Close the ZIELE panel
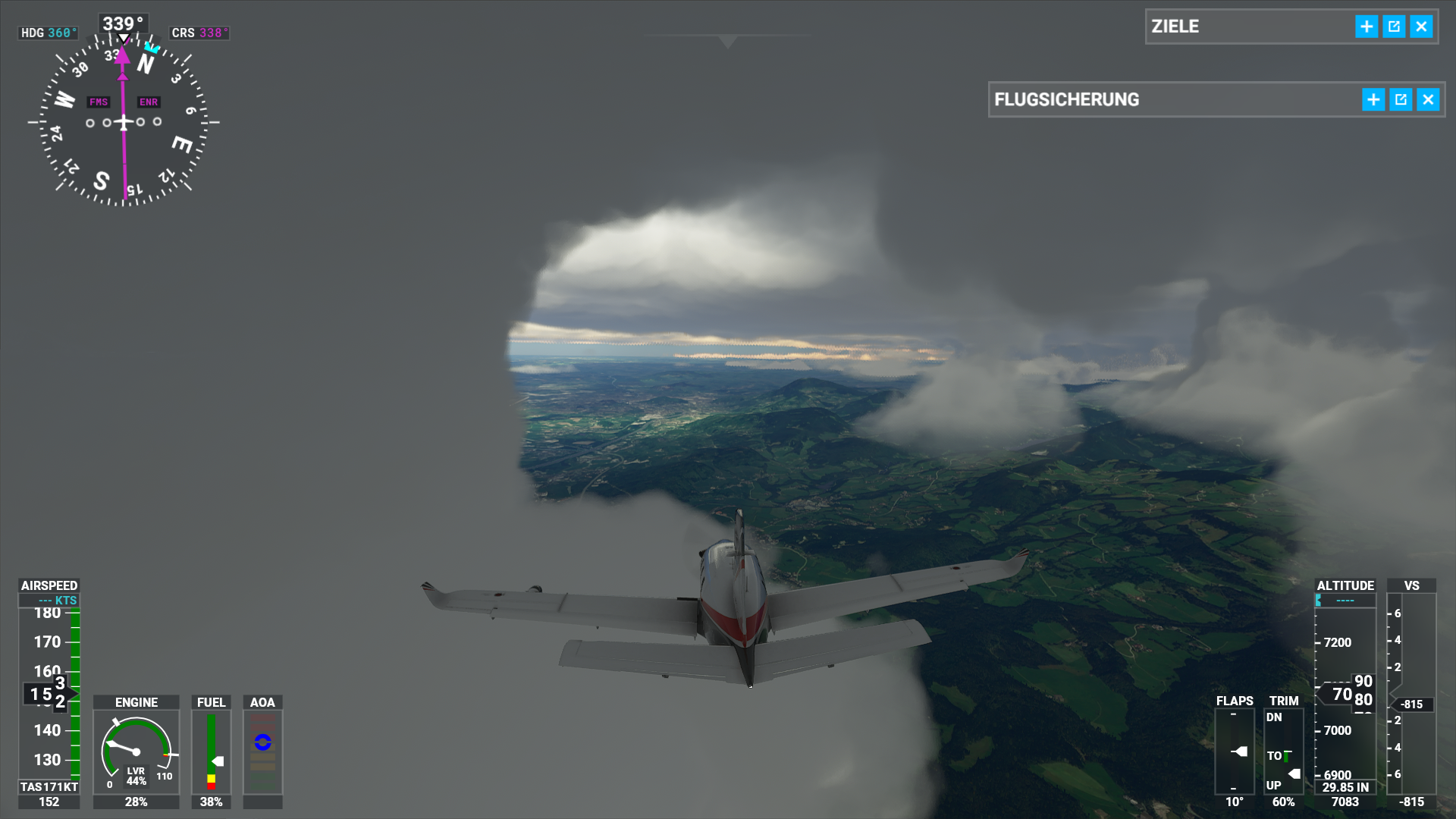Viewport: 1456px width, 819px height. [x=1421, y=27]
